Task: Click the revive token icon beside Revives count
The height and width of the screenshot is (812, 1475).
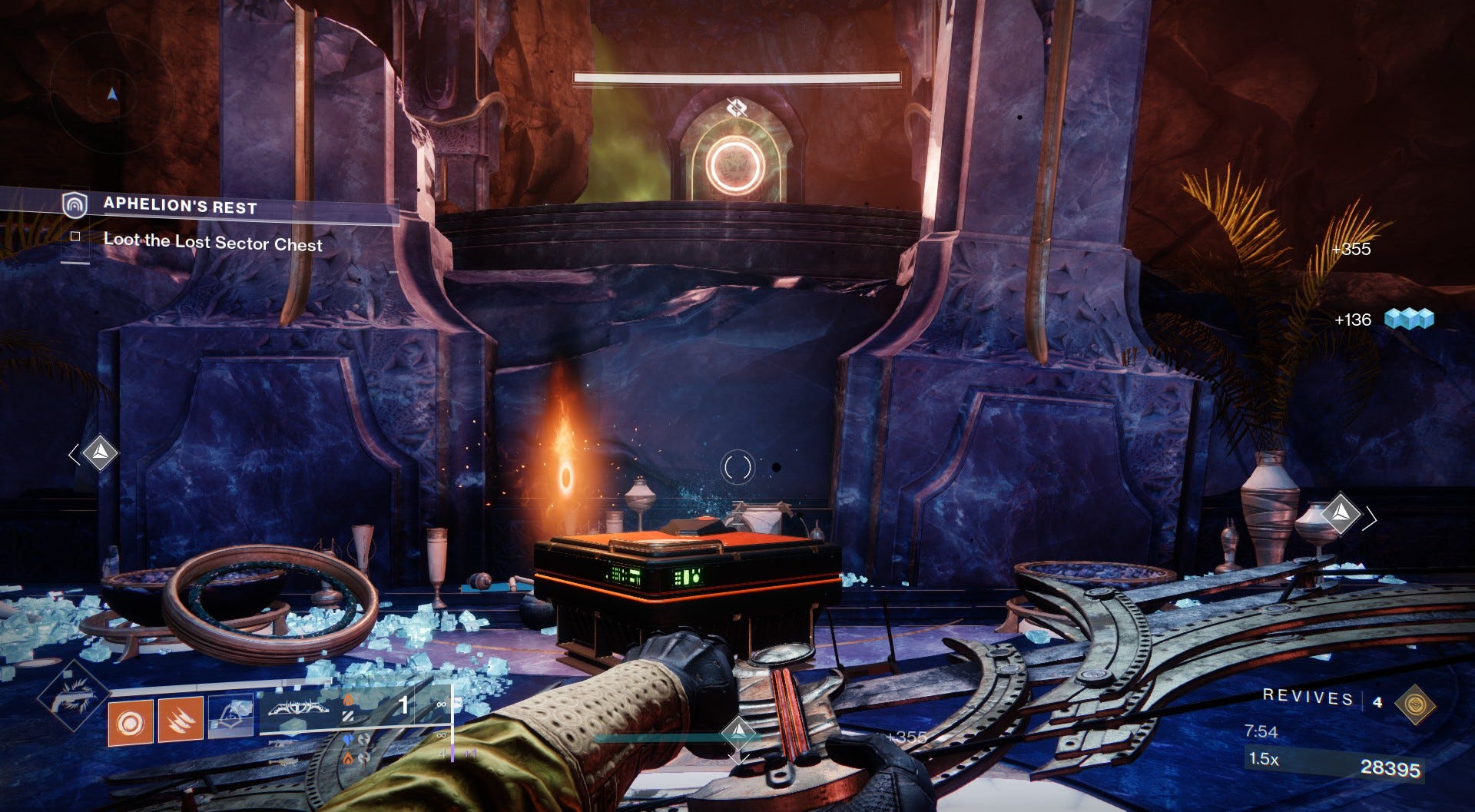Action: [x=1414, y=703]
